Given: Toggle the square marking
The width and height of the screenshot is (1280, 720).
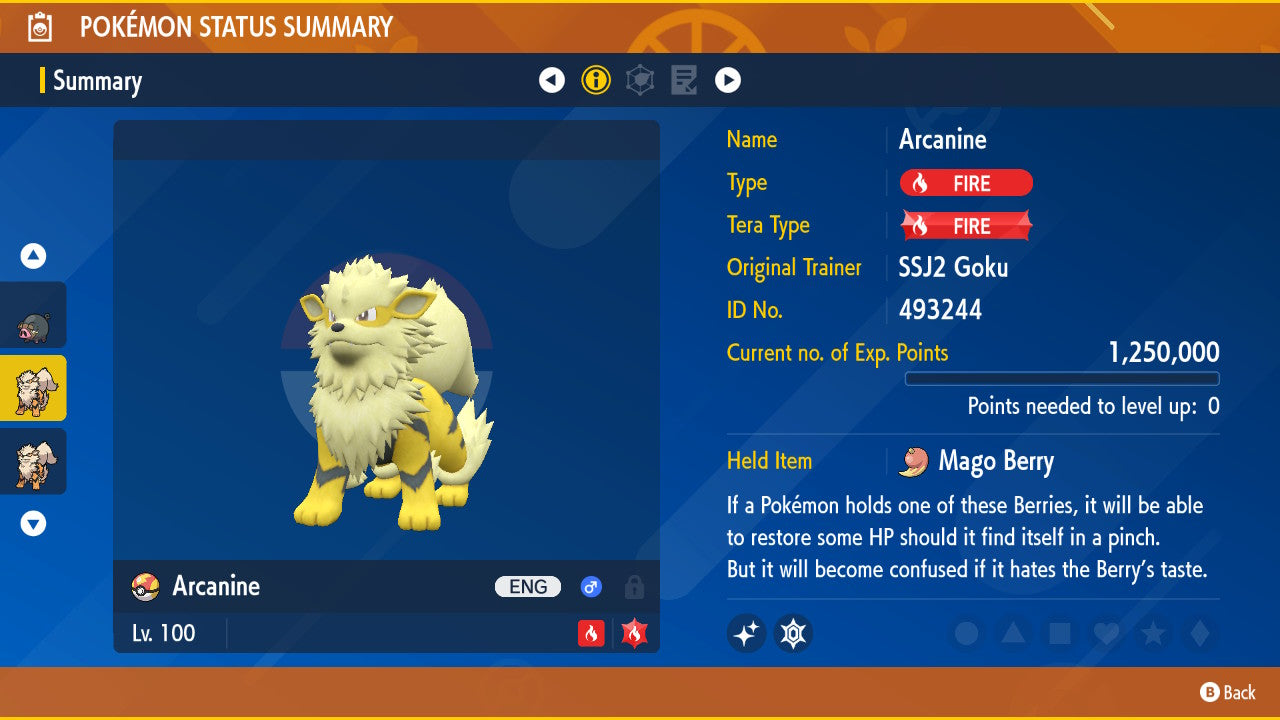Looking at the screenshot, I should 1059,634.
